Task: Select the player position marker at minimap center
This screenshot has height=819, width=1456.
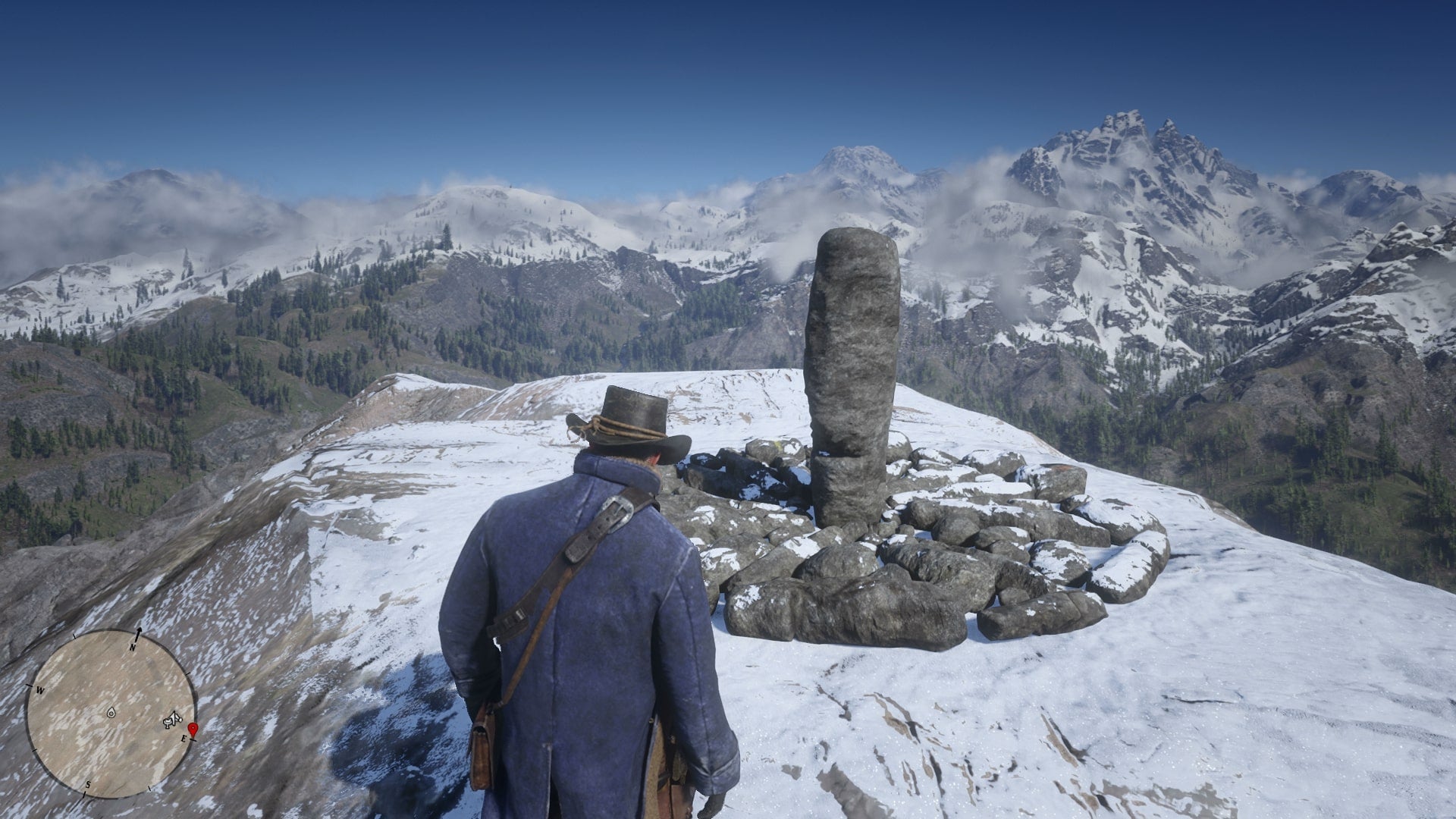Action: [x=111, y=713]
